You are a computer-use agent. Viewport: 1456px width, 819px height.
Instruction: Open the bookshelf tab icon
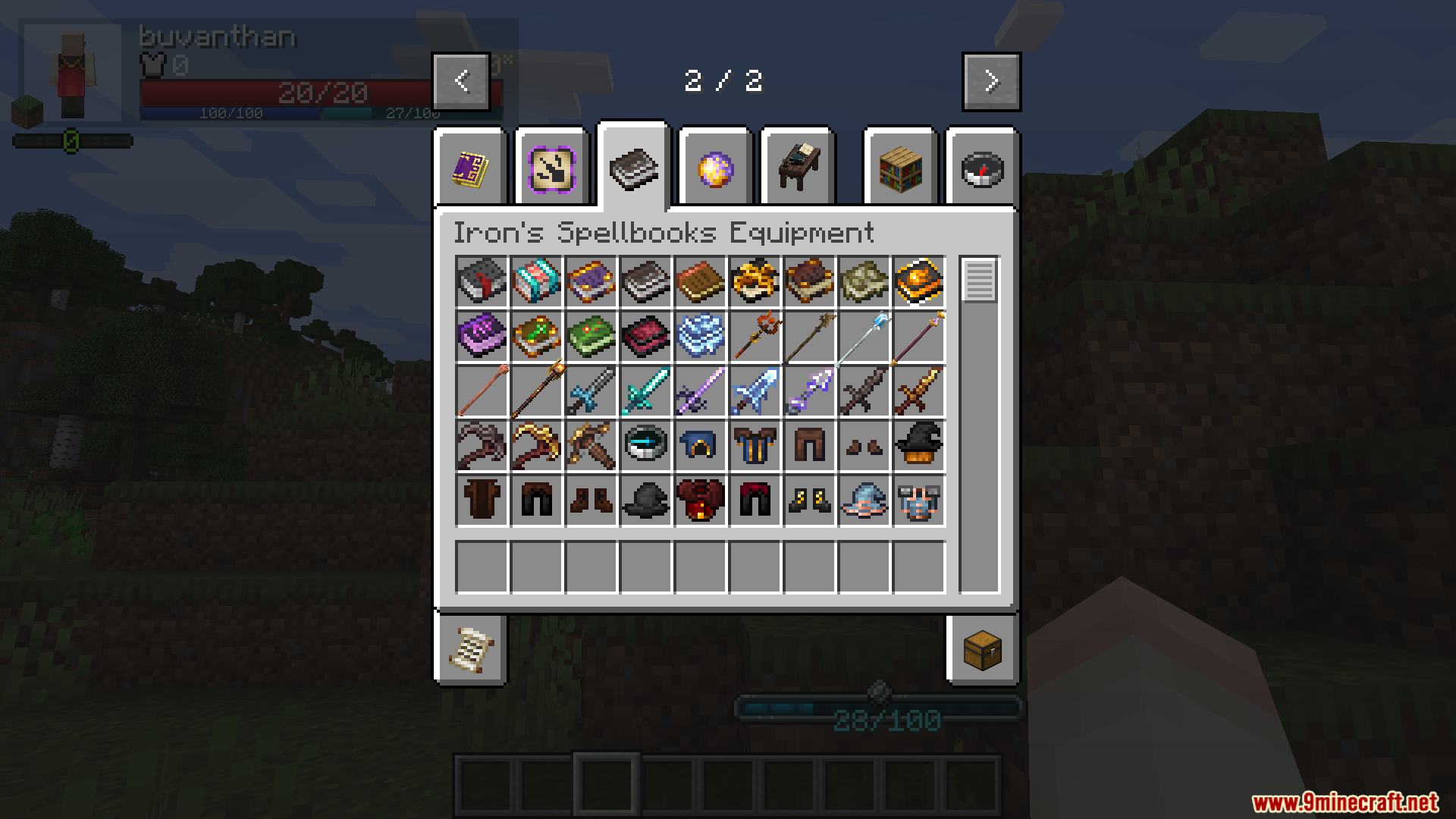[899, 167]
